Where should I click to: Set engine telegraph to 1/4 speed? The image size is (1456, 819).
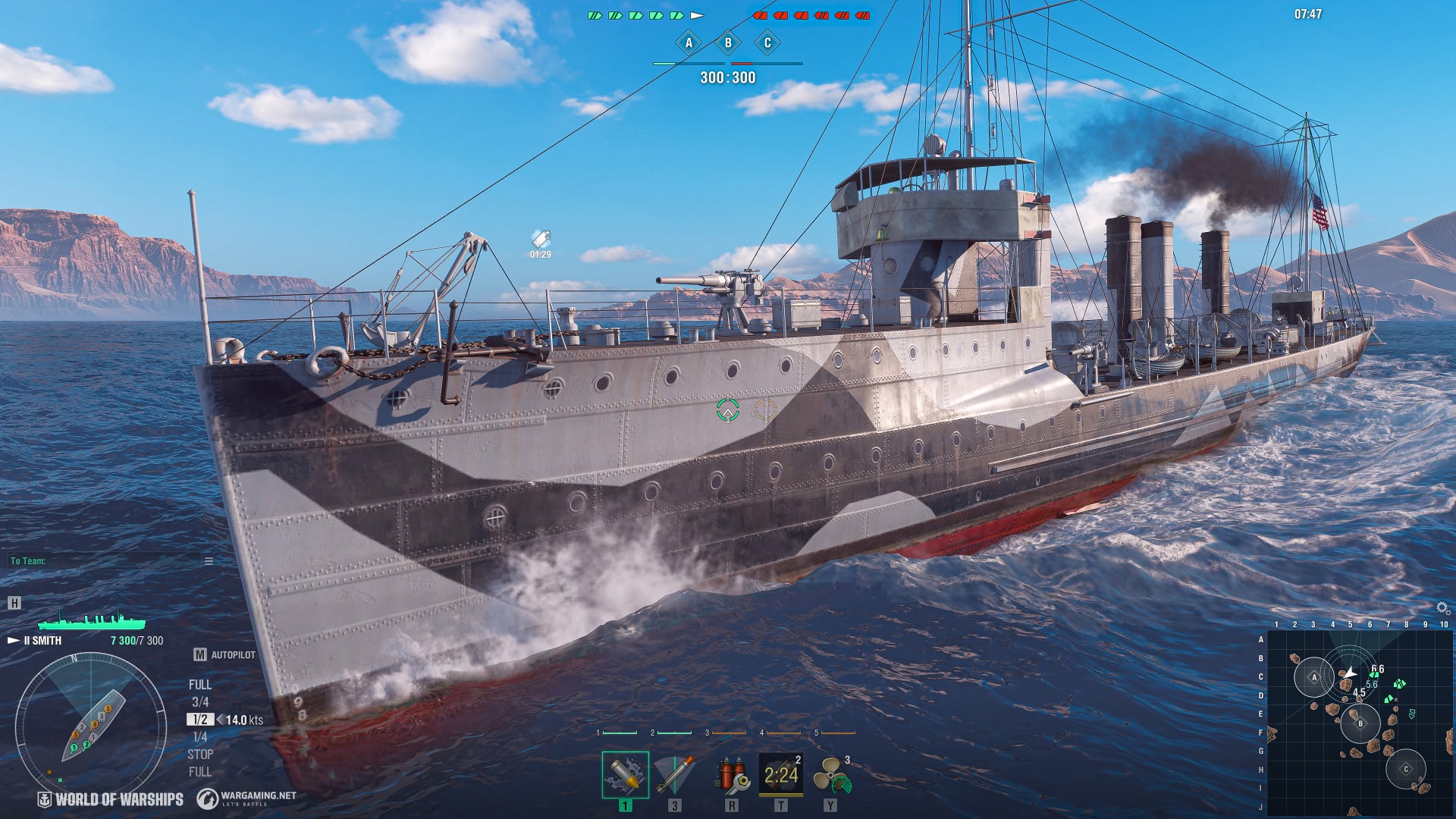click(200, 737)
